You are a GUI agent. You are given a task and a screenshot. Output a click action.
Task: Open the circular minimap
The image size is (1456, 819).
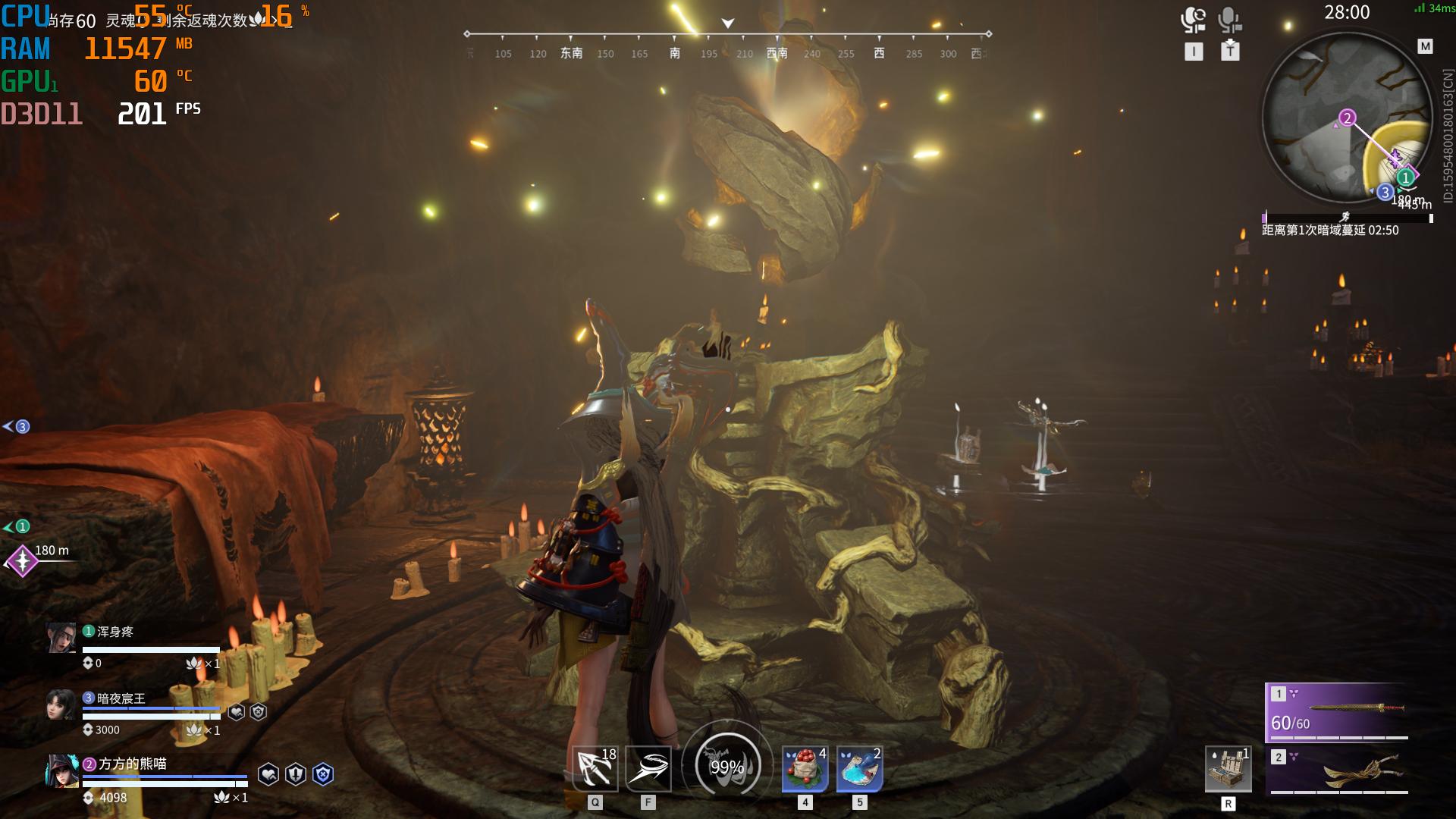1347,118
